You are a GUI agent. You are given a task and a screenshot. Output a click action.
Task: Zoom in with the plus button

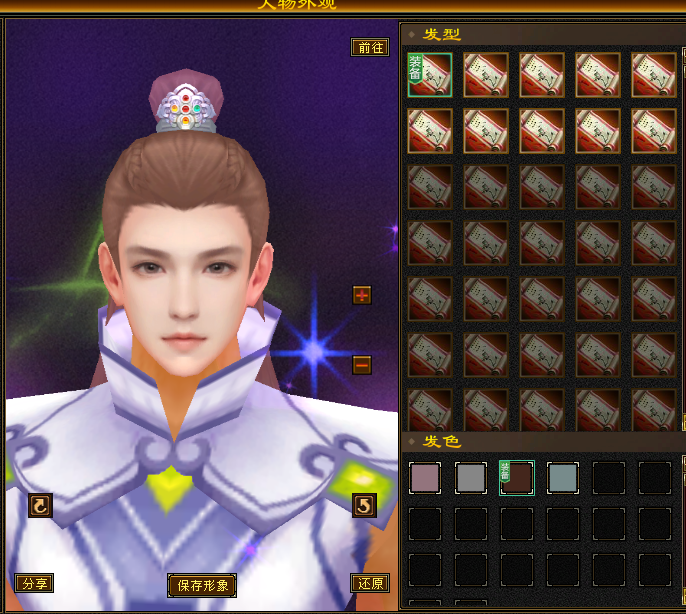click(362, 295)
